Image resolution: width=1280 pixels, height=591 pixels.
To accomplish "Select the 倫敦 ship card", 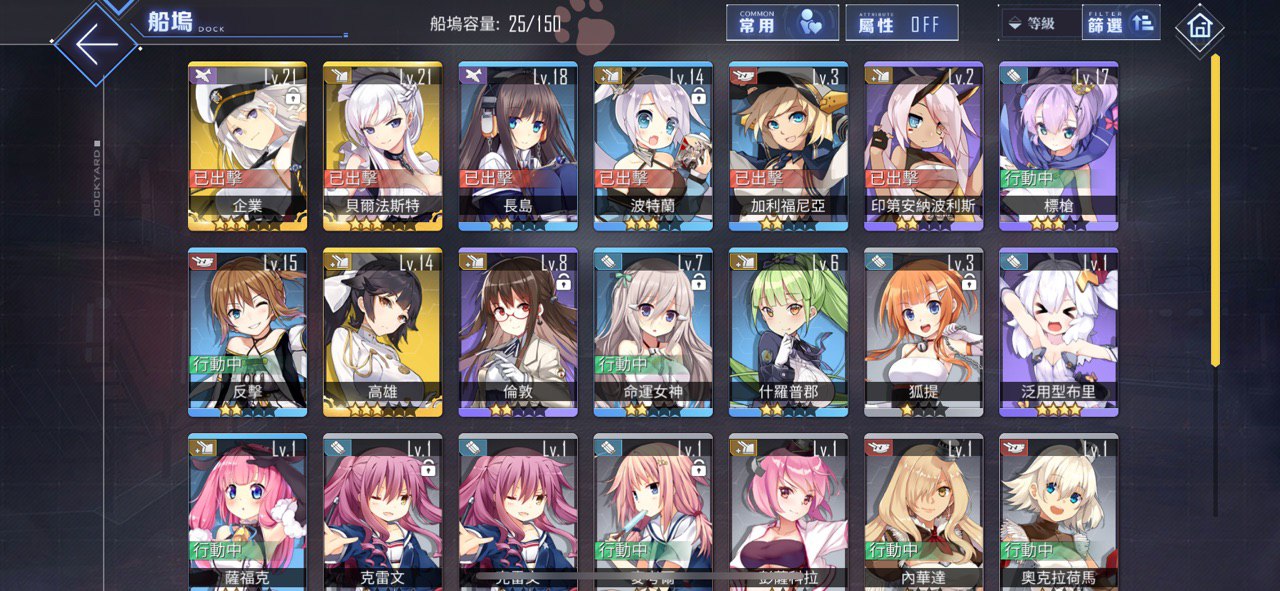I will point(518,331).
